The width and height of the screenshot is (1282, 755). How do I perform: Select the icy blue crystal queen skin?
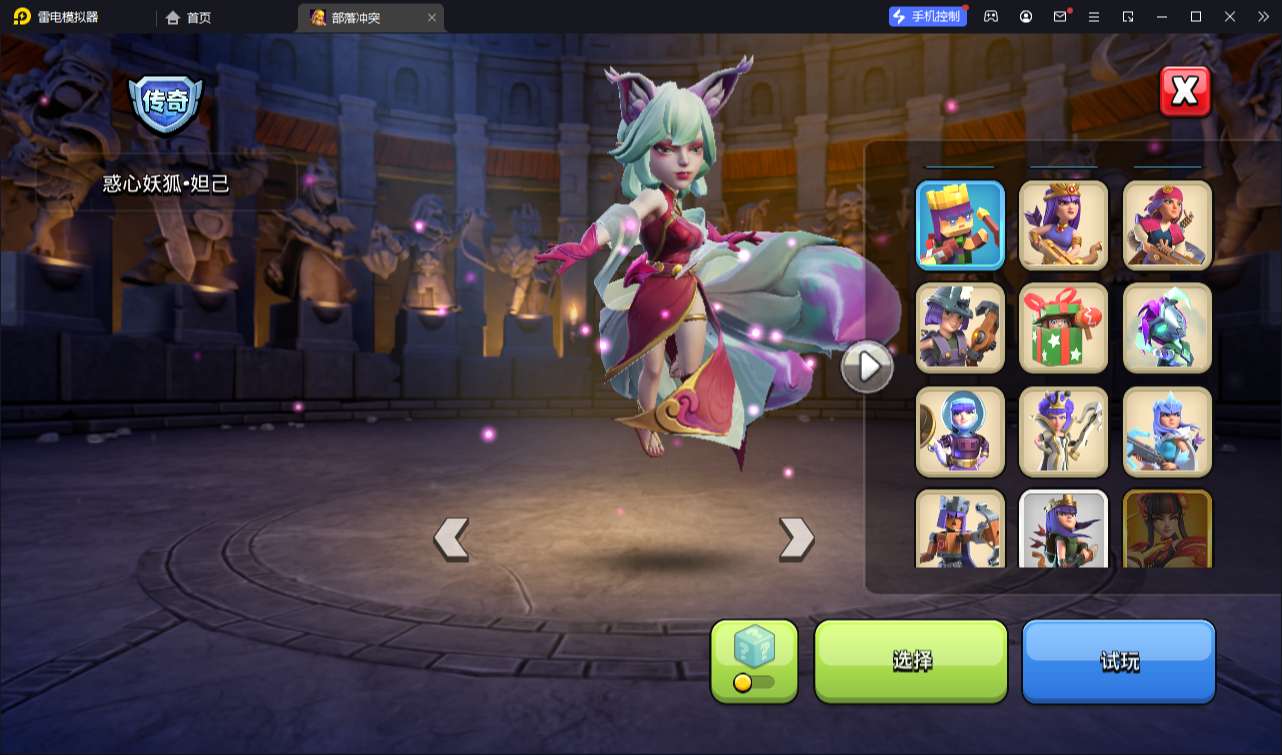pos(1167,432)
